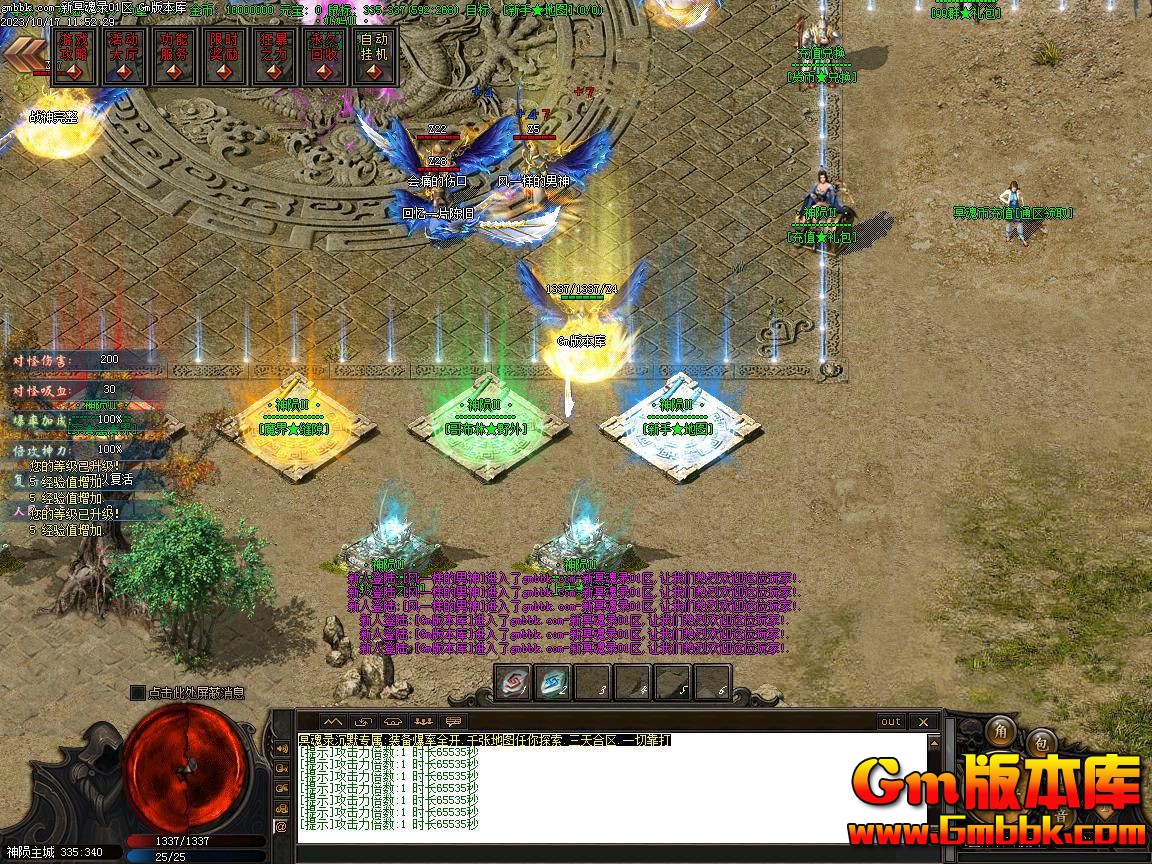
Task: Close the chat panel with the X
Action: (923, 721)
